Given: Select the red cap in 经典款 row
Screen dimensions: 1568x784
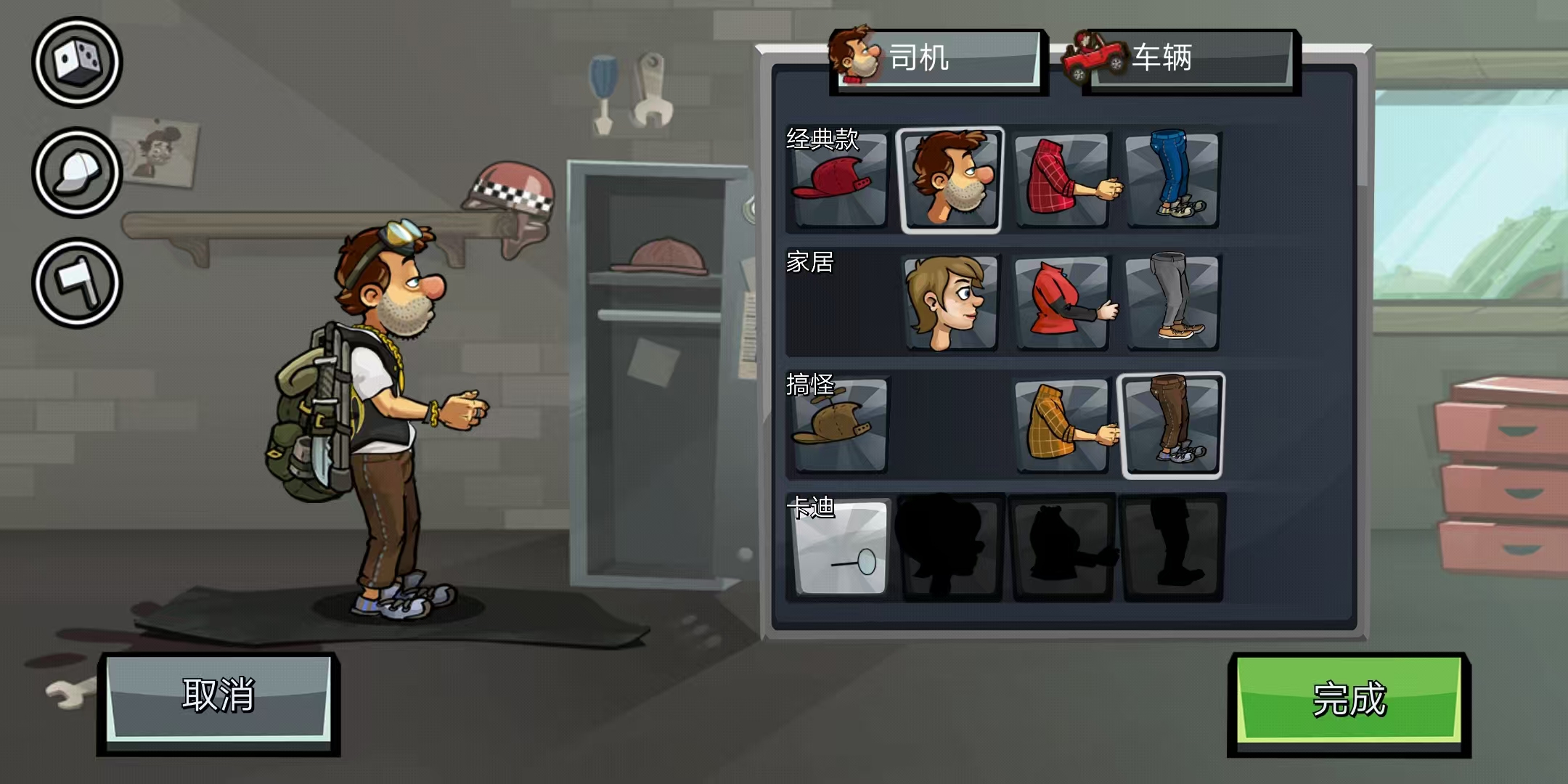Looking at the screenshot, I should (x=839, y=178).
